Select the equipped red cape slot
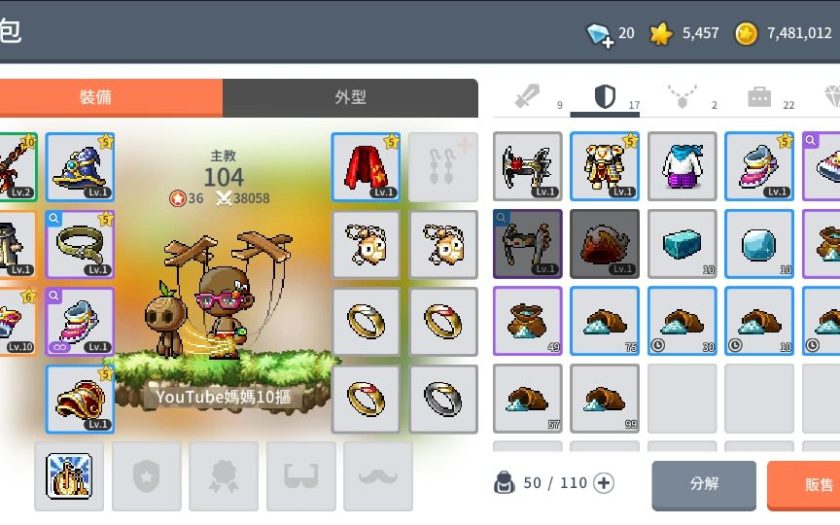Screen dimensions: 840x525 [365, 167]
